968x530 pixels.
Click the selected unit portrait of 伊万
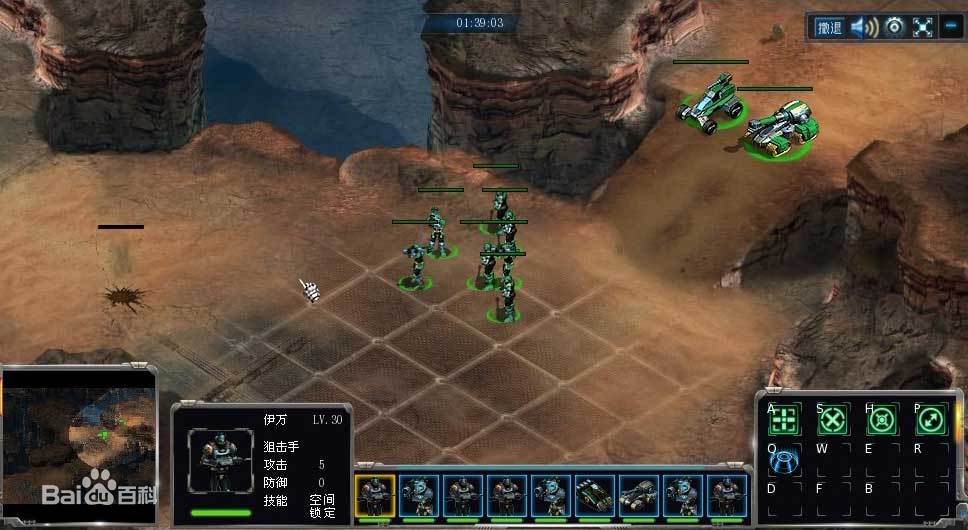219,462
